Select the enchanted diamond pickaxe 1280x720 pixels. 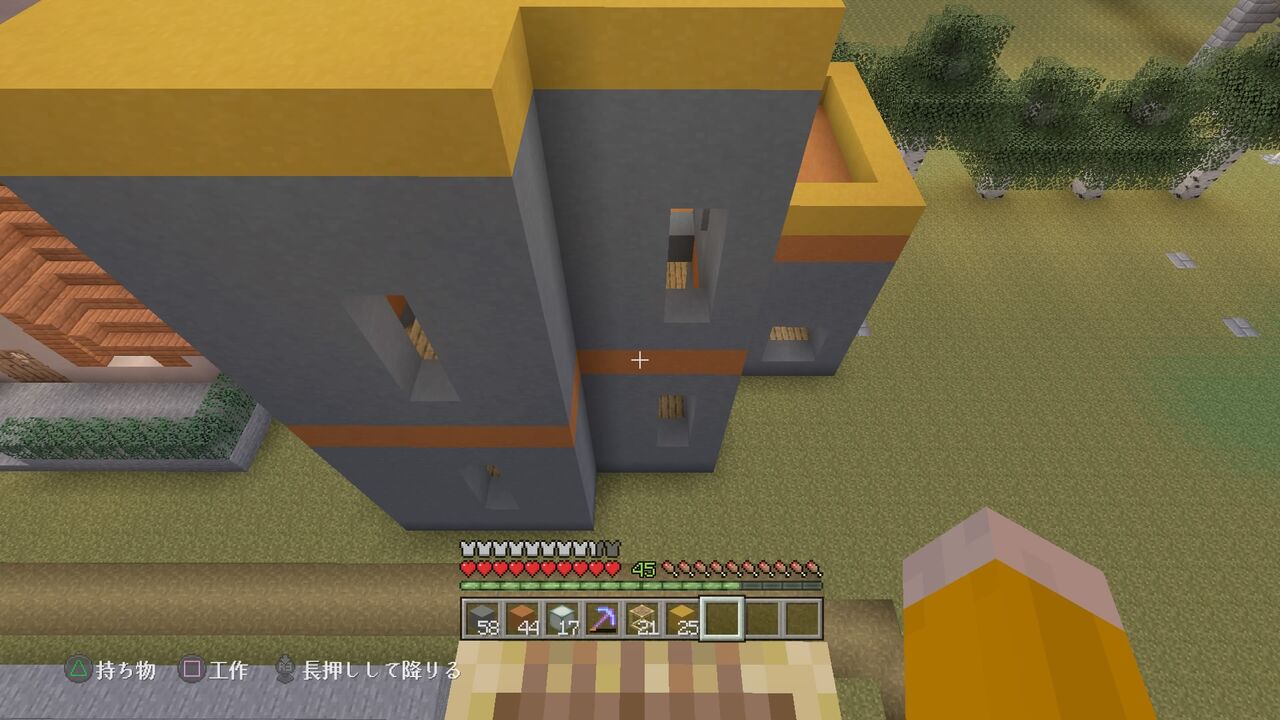click(602, 618)
